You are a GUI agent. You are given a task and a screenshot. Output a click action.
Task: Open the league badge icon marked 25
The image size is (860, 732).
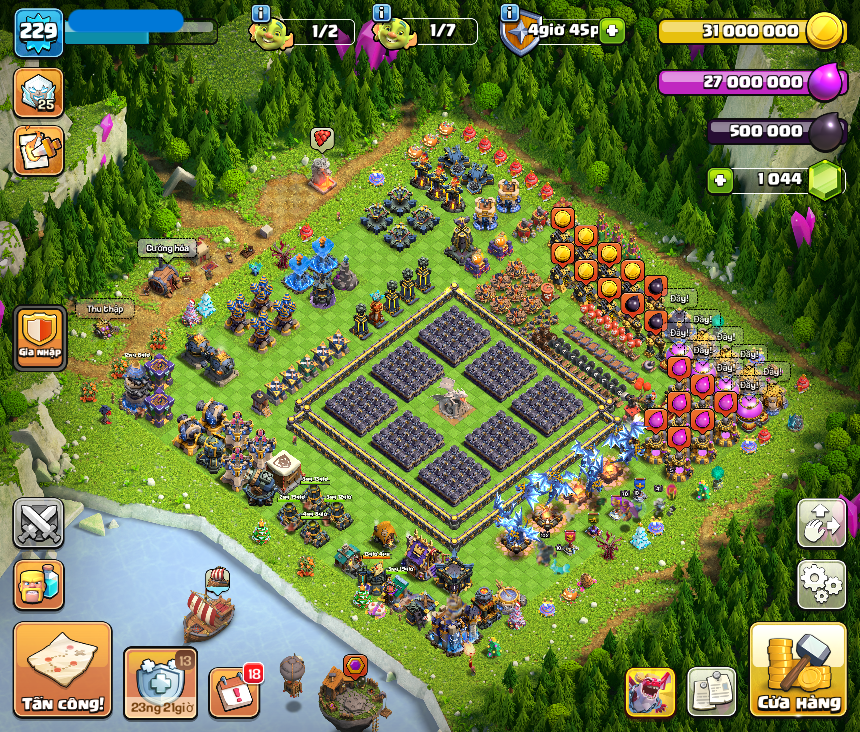tap(38, 92)
